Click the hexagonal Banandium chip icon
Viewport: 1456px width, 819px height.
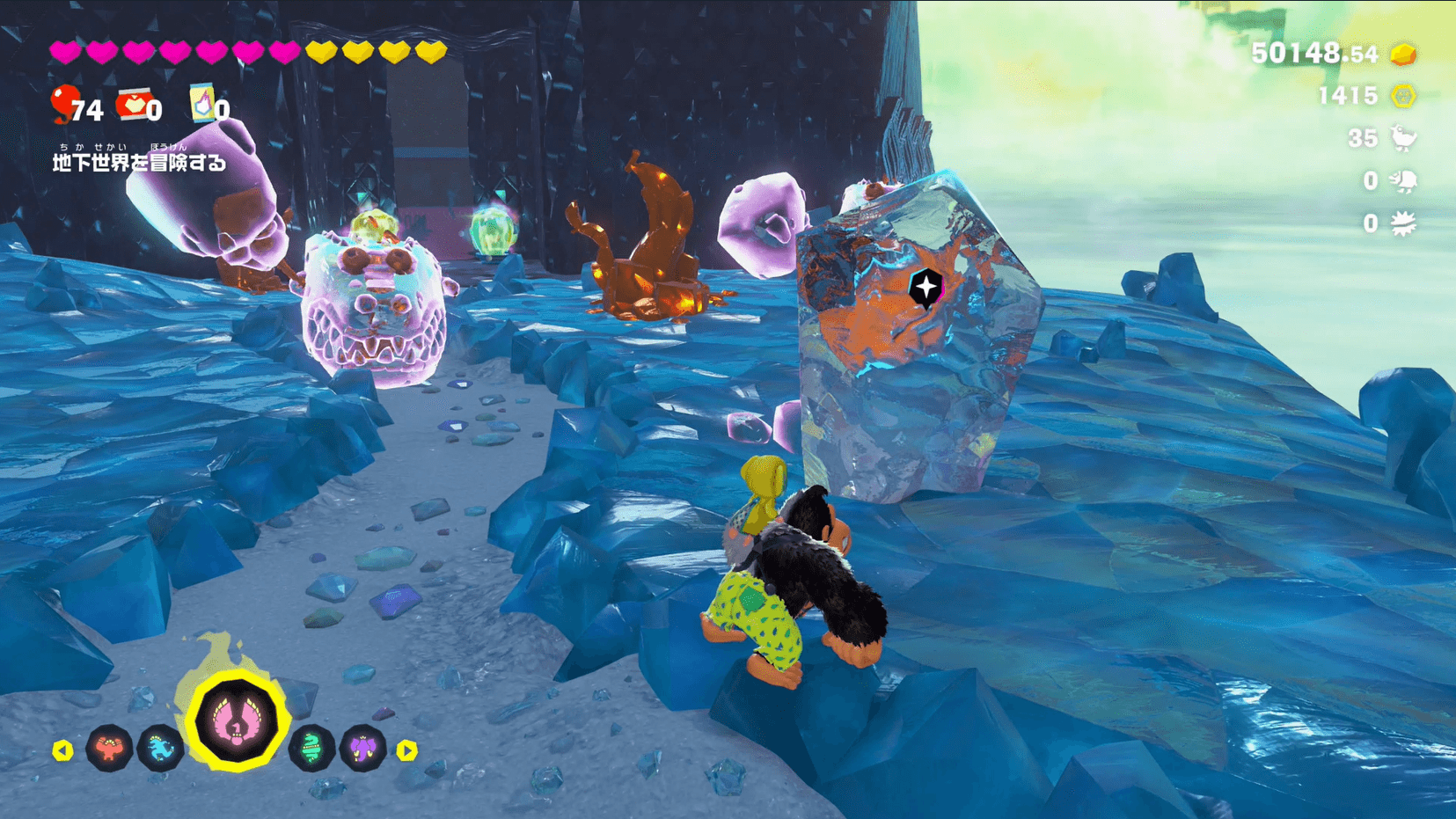click(1403, 96)
